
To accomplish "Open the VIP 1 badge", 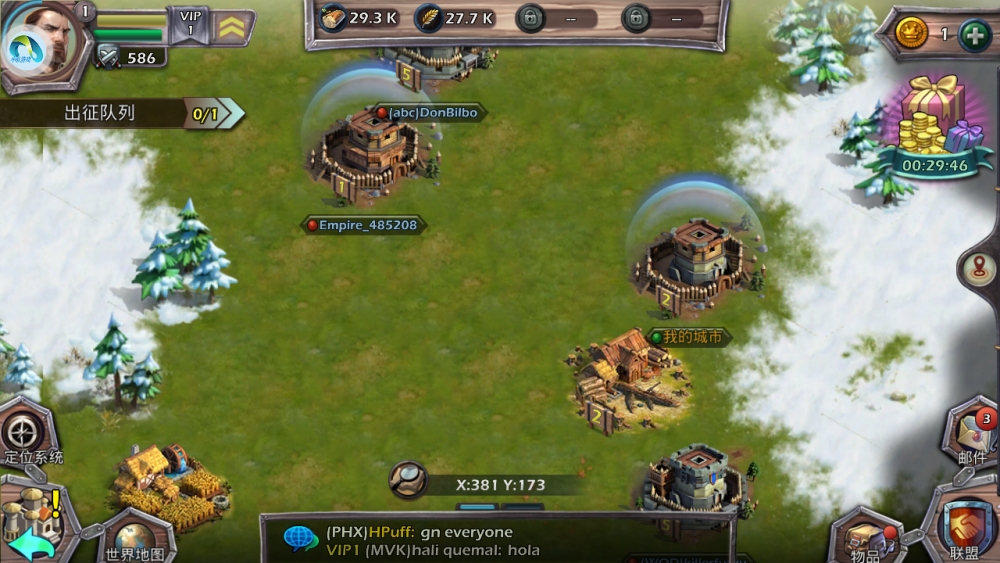I will [x=189, y=24].
